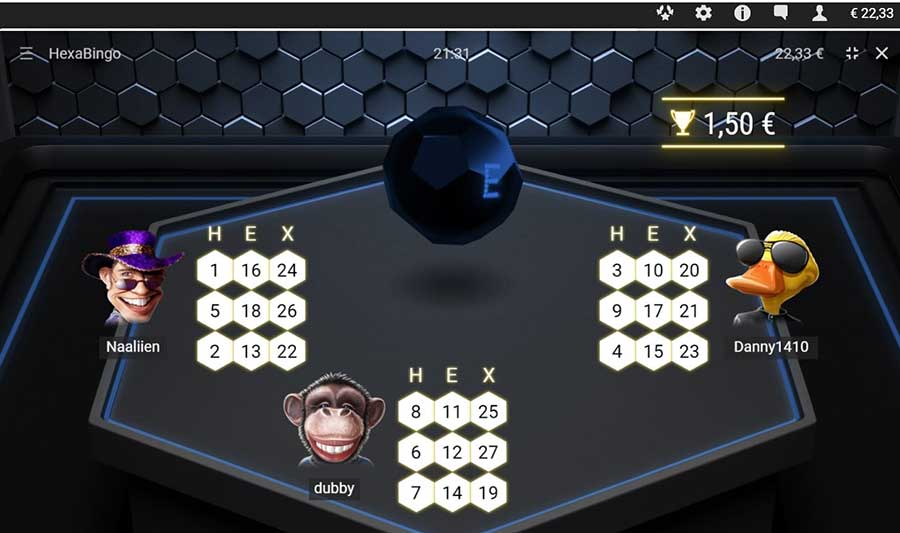This screenshot has height=533, width=900.
Task: Choose hex tile number 5
Action: pos(215,311)
